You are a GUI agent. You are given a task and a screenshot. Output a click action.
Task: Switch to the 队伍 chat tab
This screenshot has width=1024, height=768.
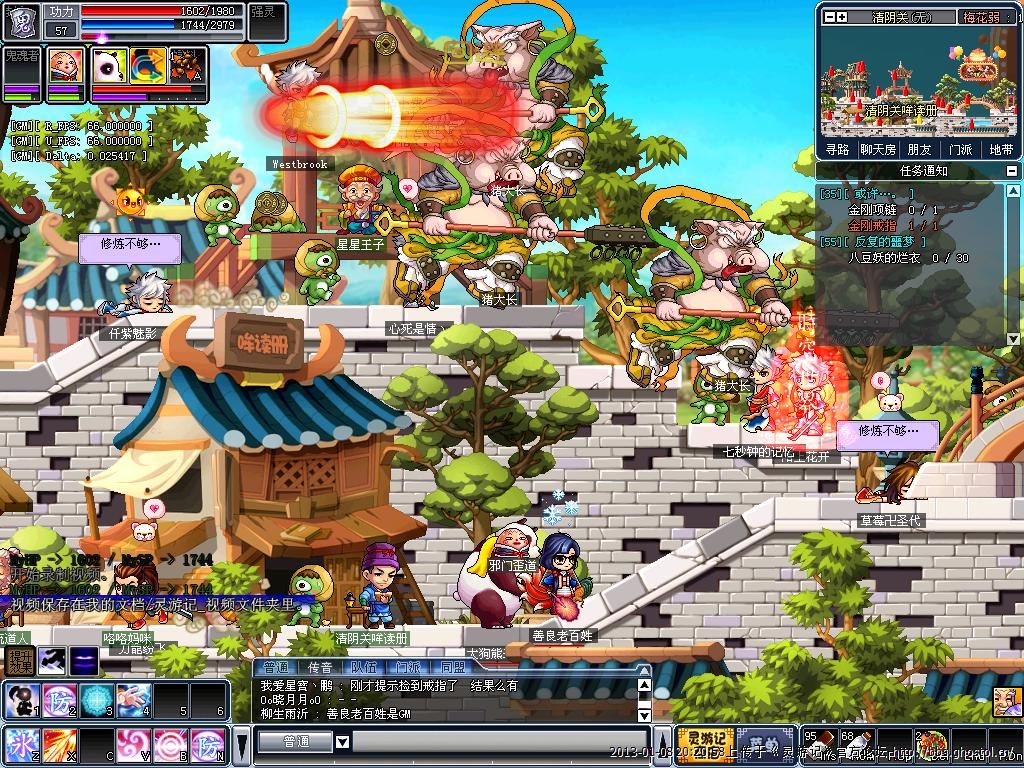click(x=364, y=667)
